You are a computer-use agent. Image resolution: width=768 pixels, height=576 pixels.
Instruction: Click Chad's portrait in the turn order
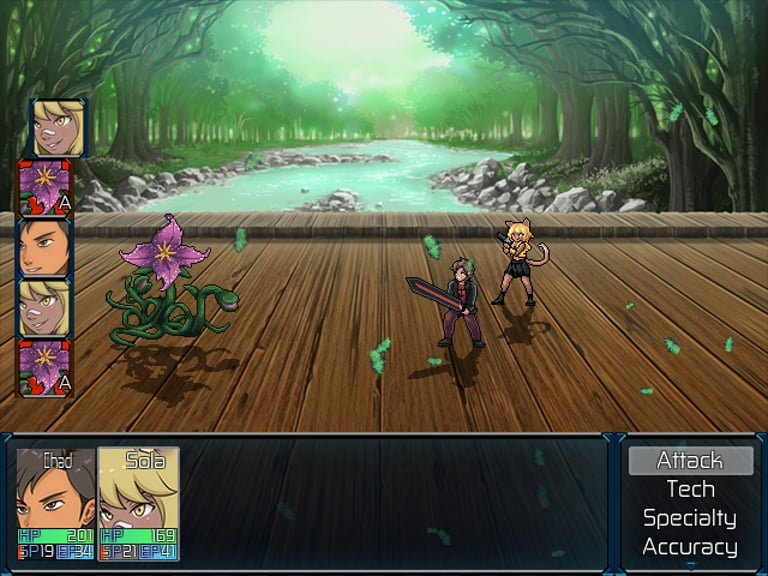tap(45, 247)
